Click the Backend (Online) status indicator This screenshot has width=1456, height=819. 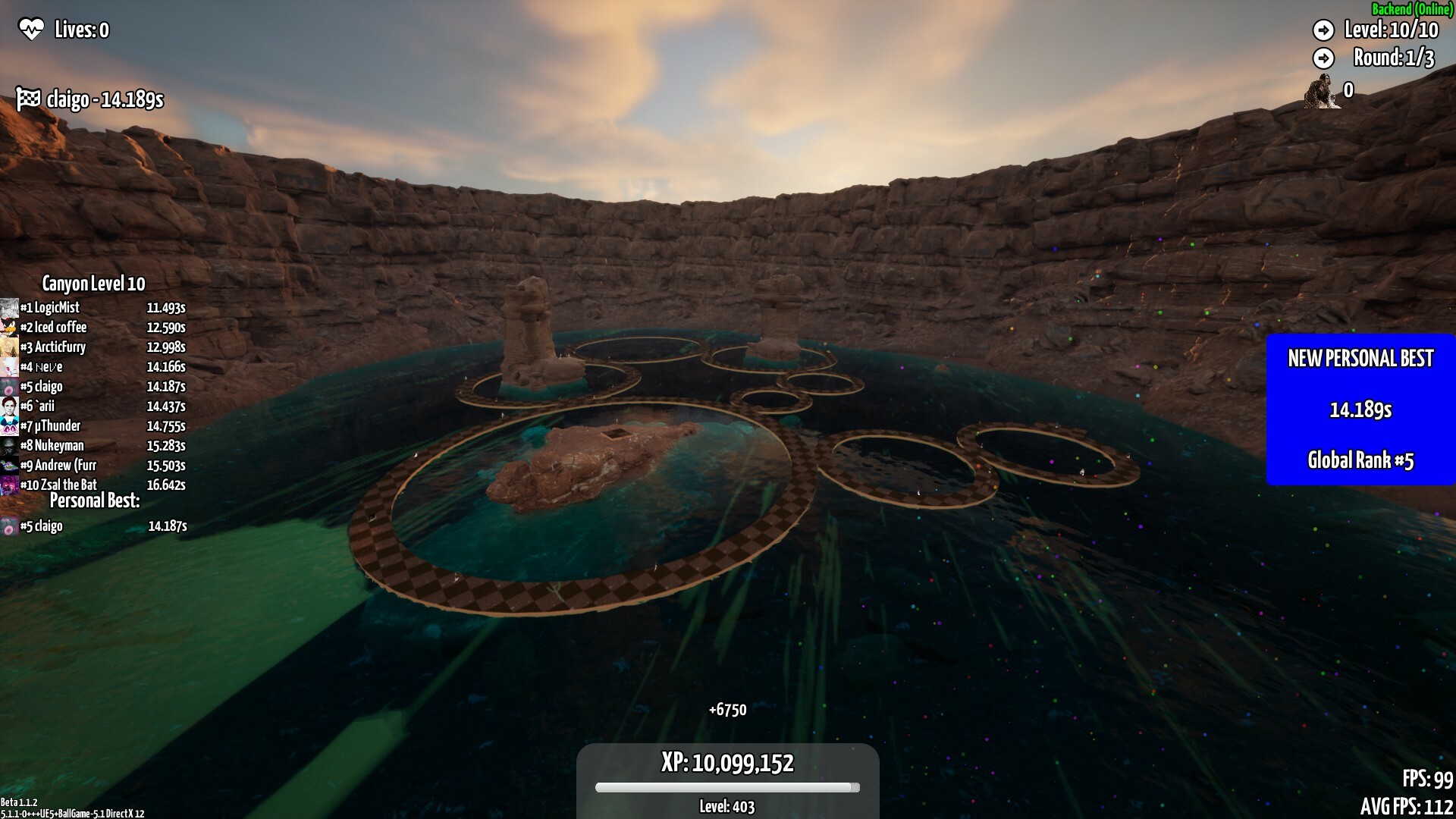click(1412, 11)
